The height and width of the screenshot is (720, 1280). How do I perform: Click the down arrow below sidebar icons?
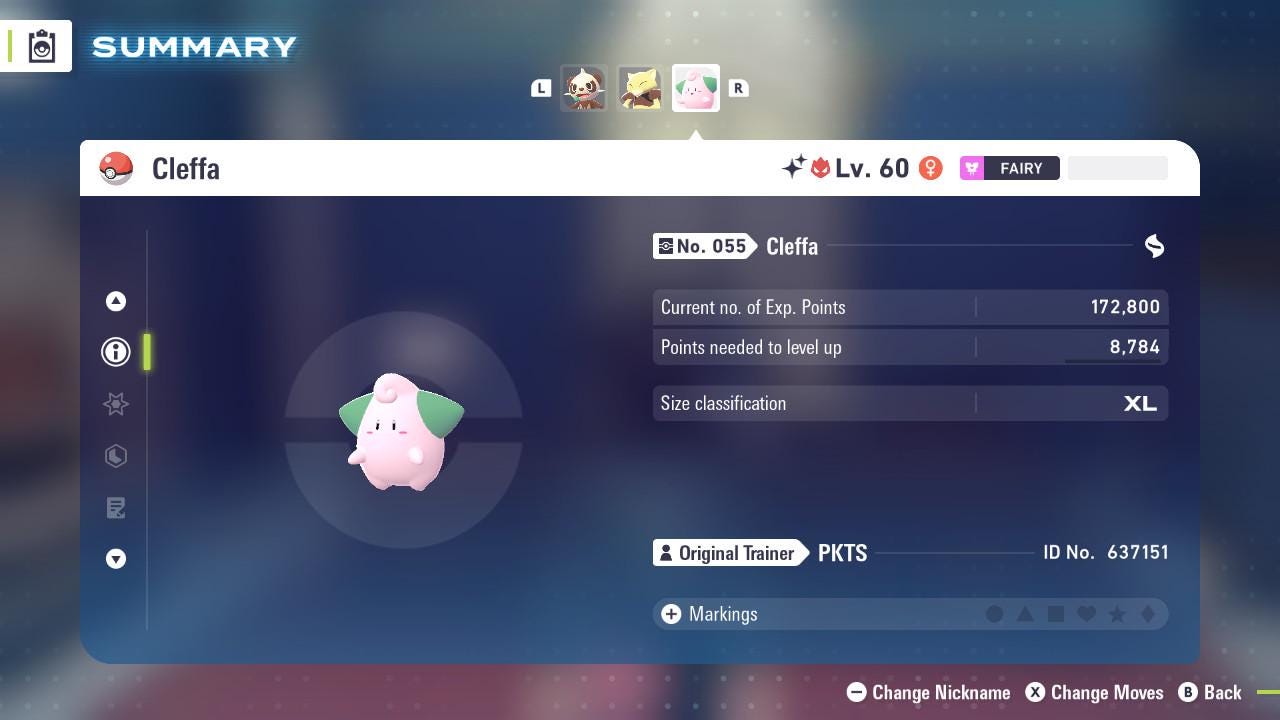(x=116, y=559)
